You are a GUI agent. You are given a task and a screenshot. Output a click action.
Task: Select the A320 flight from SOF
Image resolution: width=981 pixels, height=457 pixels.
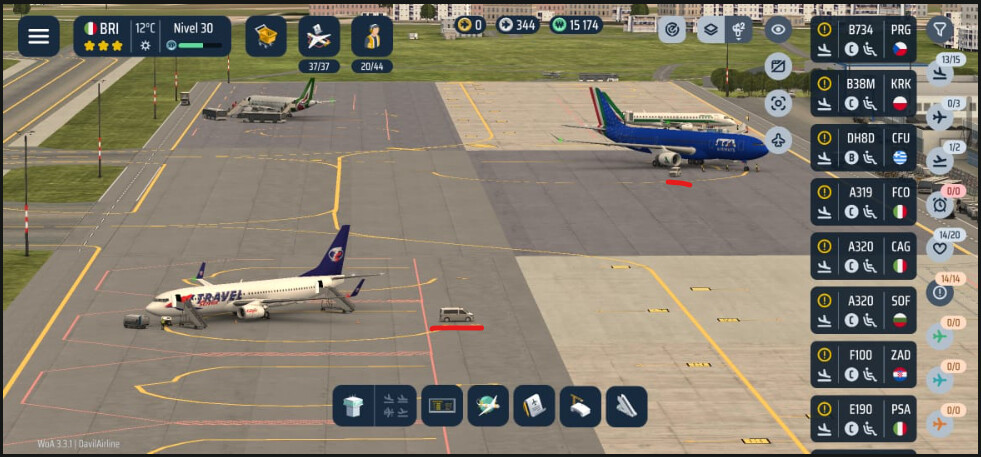[863, 310]
